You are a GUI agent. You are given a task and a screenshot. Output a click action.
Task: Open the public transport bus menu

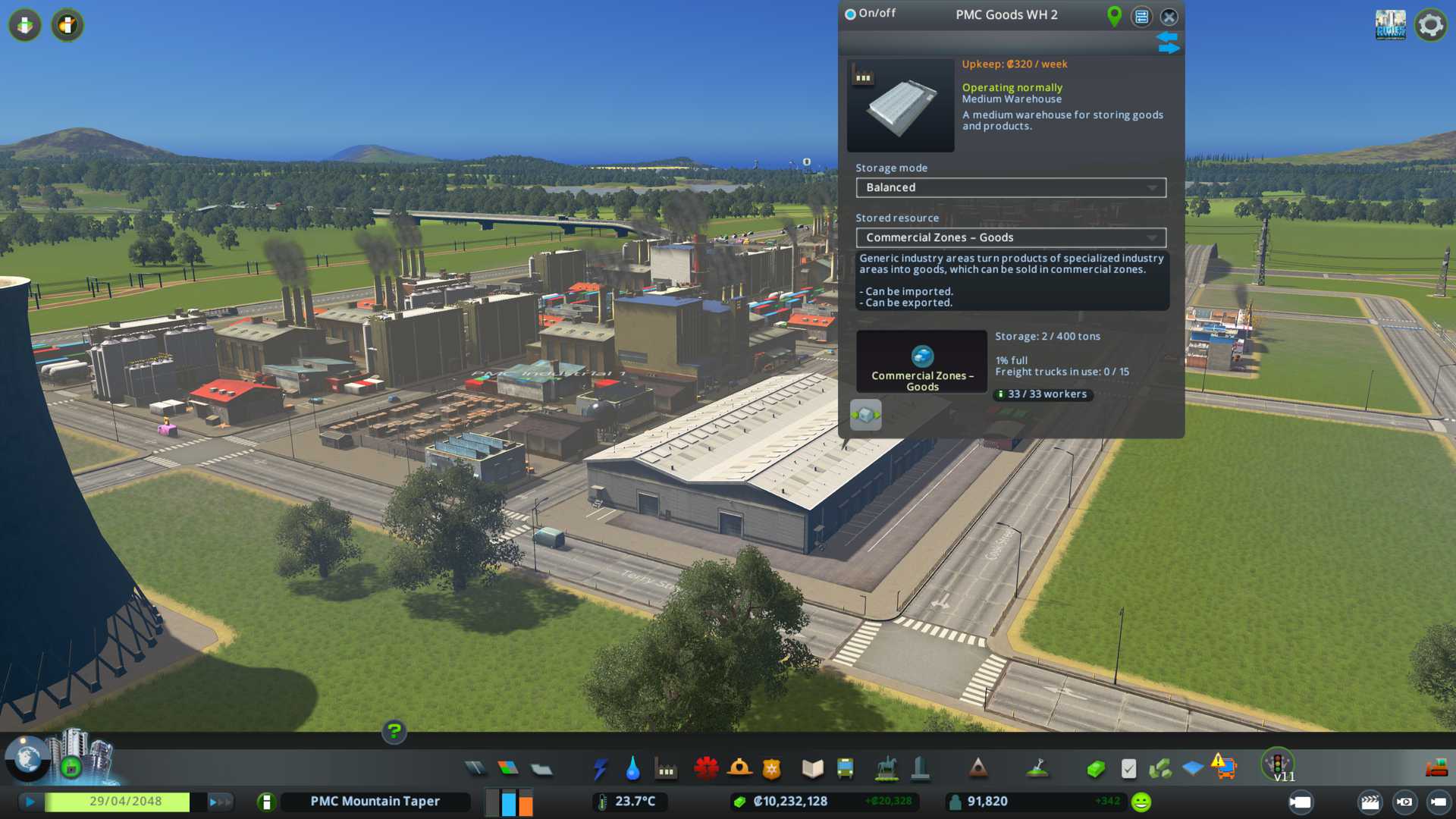(x=845, y=769)
